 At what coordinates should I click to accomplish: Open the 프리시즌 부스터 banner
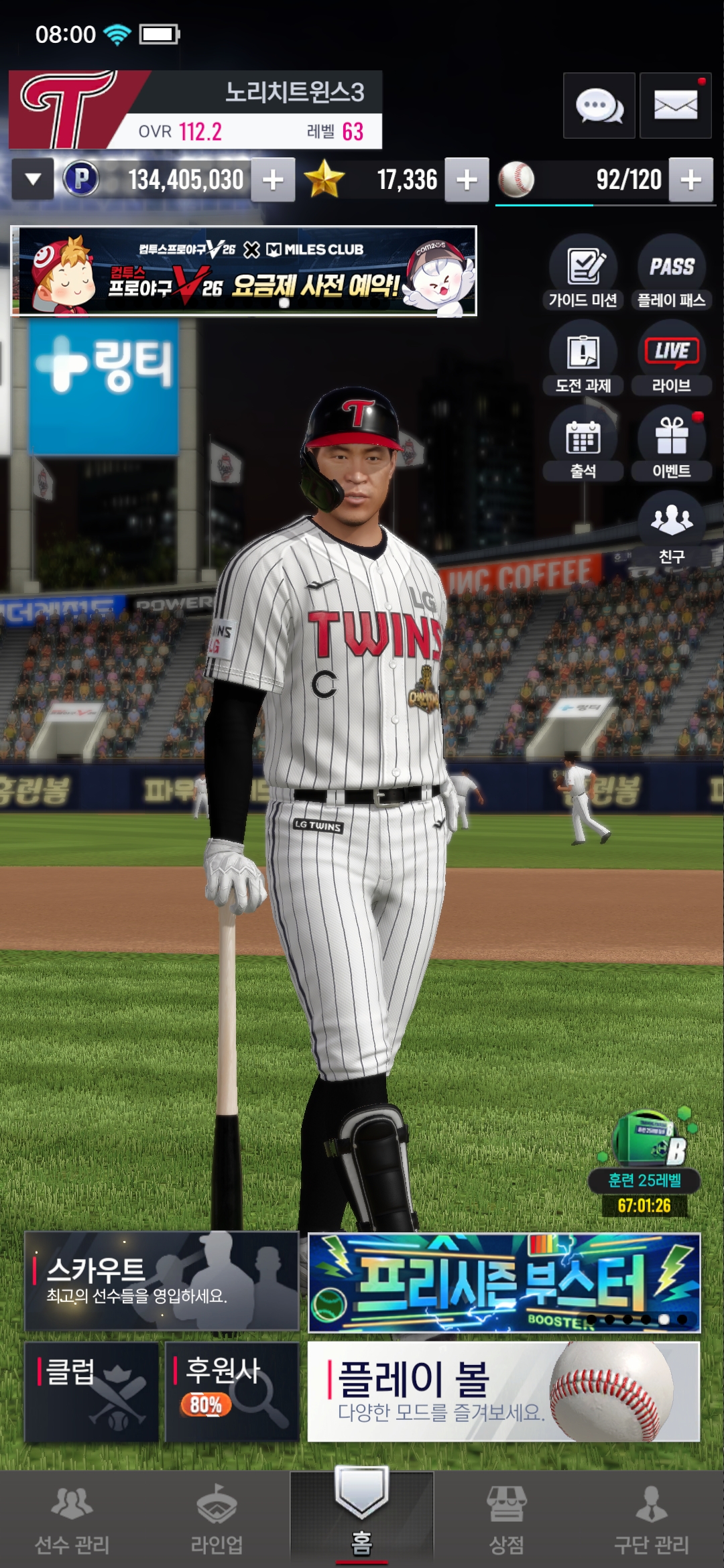point(503,1283)
